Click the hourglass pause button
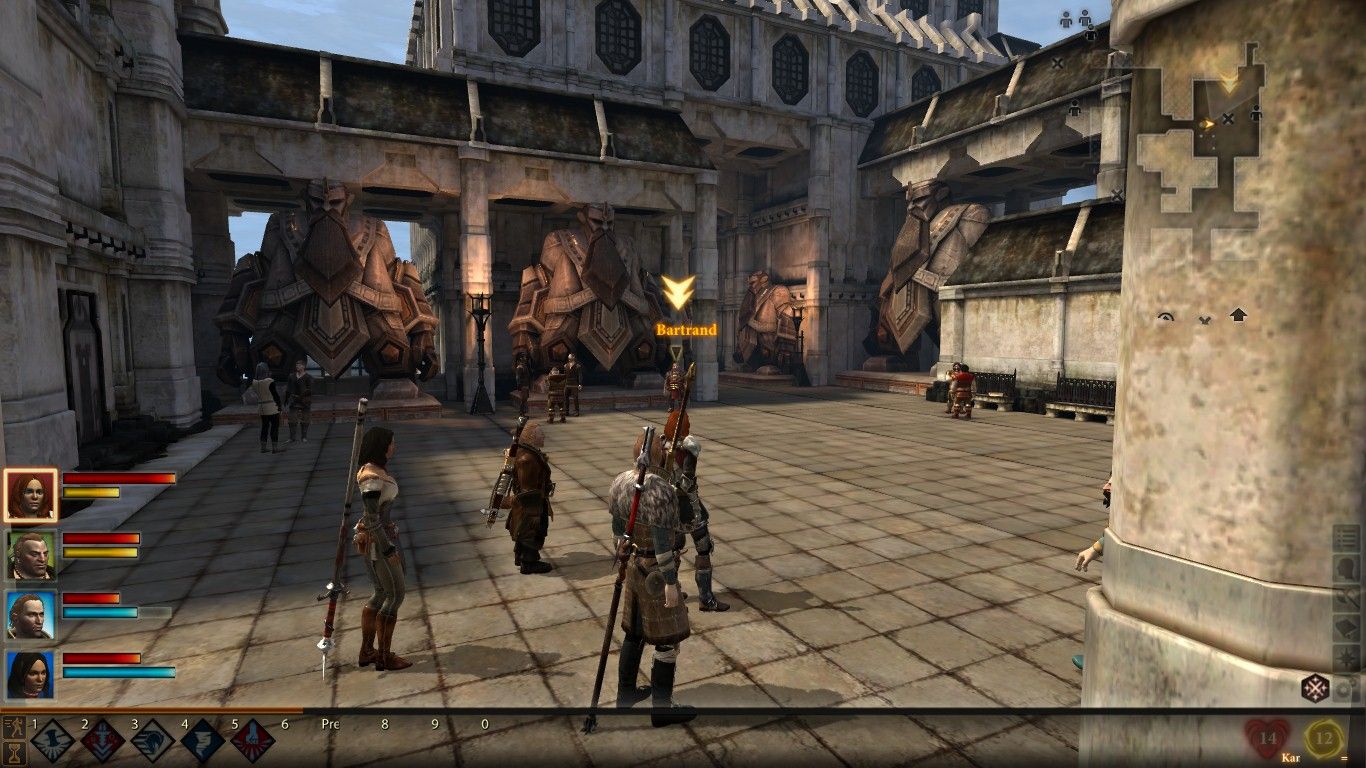 pos(14,753)
